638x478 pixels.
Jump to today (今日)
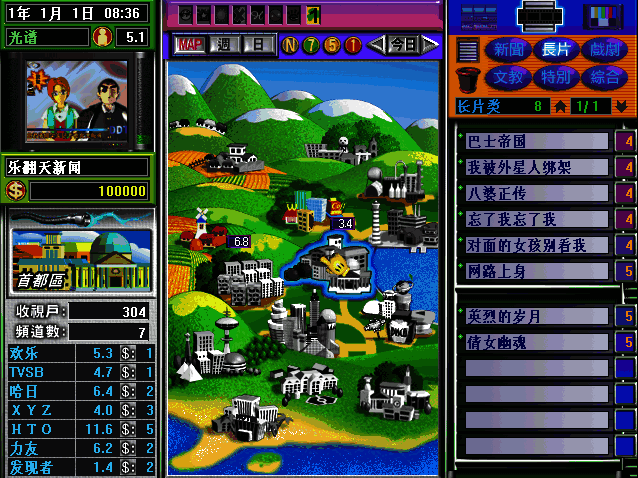tap(402, 44)
